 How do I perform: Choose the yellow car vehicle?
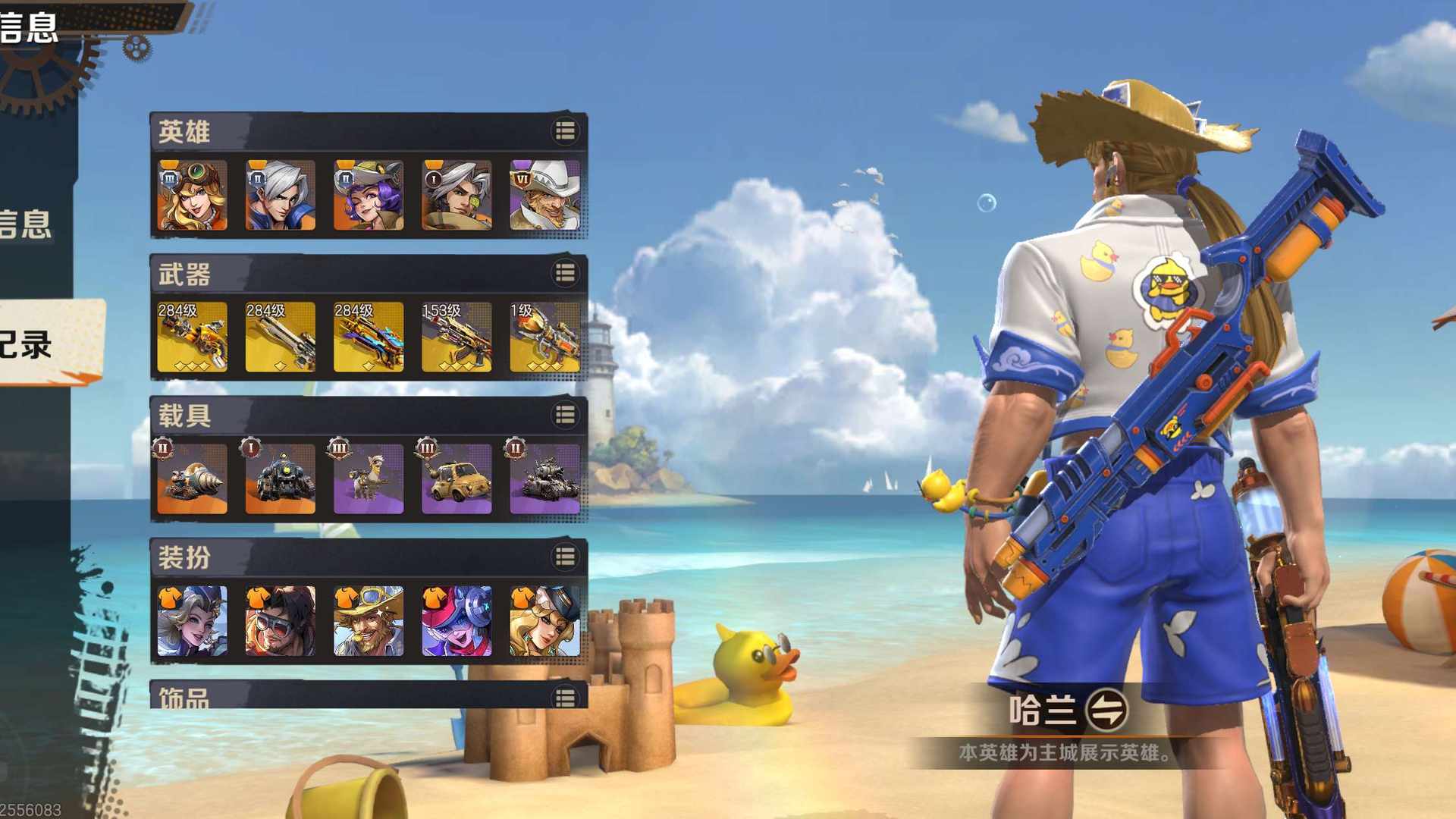coord(457,479)
